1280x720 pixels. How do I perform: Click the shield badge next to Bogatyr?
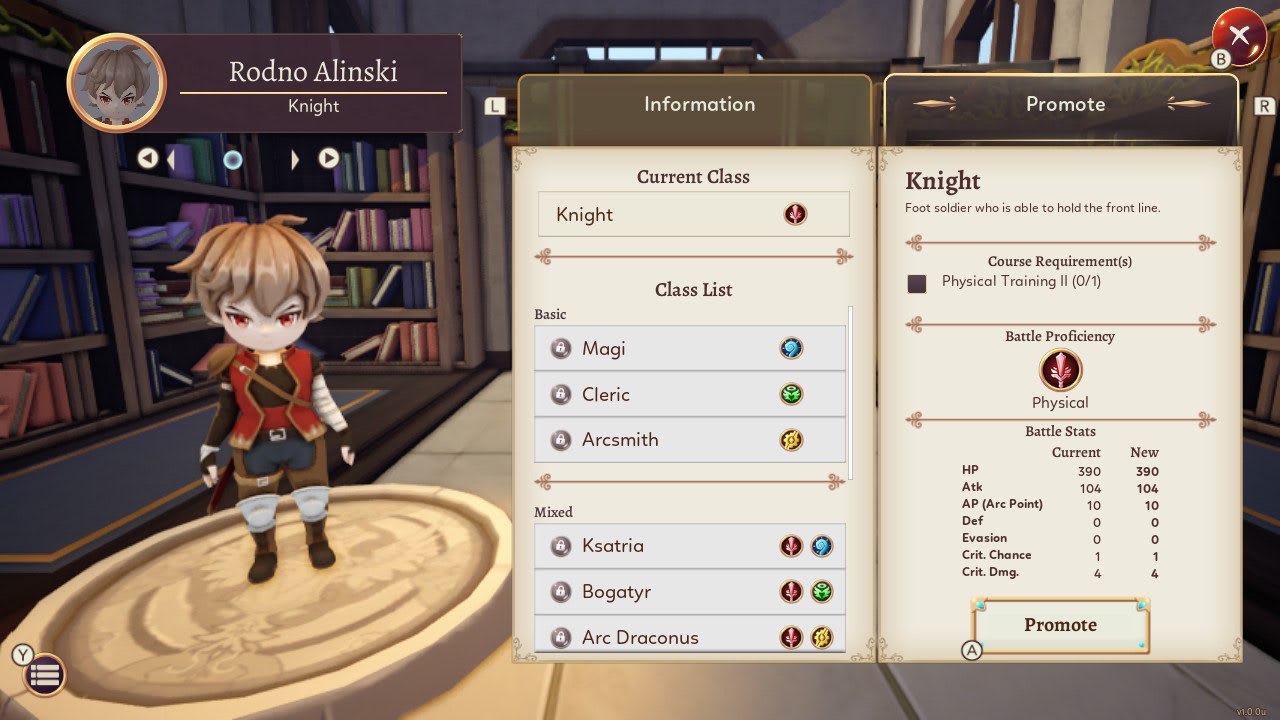(x=560, y=592)
